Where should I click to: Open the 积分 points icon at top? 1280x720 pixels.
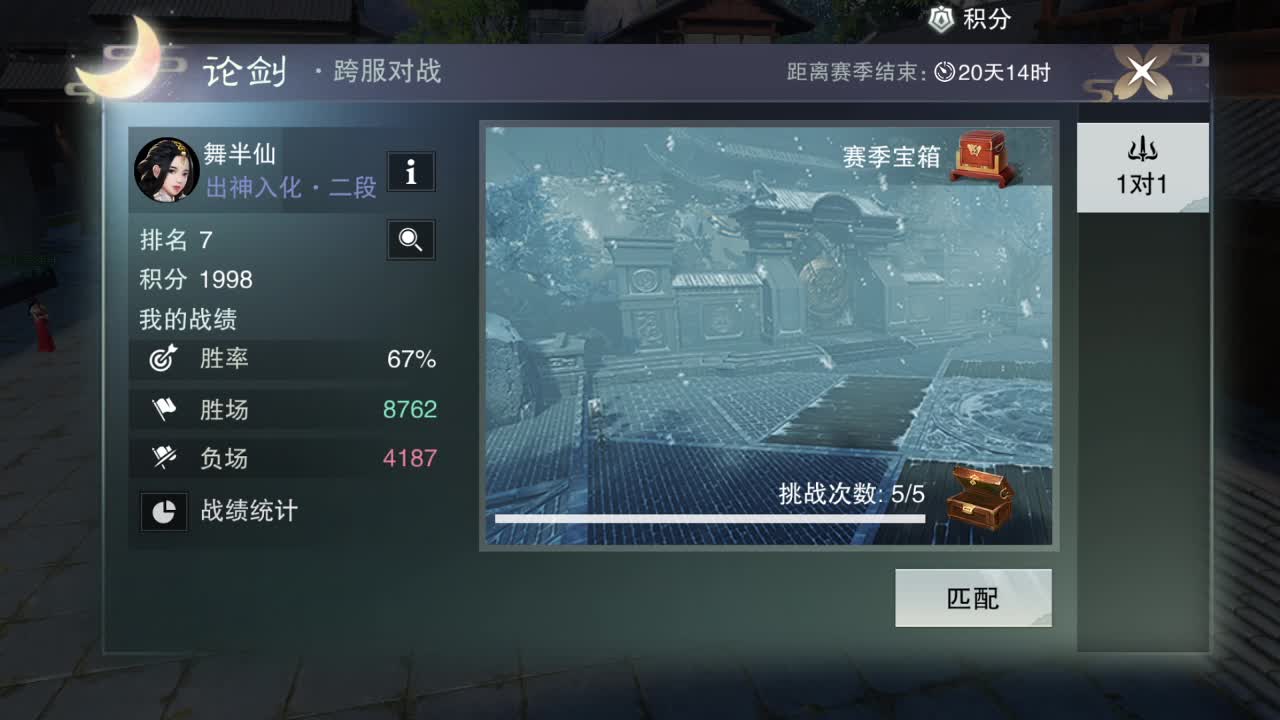click(x=941, y=19)
